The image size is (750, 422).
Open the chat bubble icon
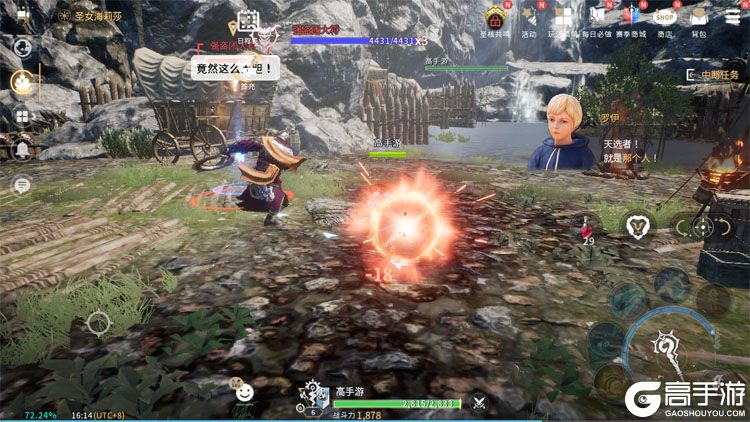pos(21,185)
